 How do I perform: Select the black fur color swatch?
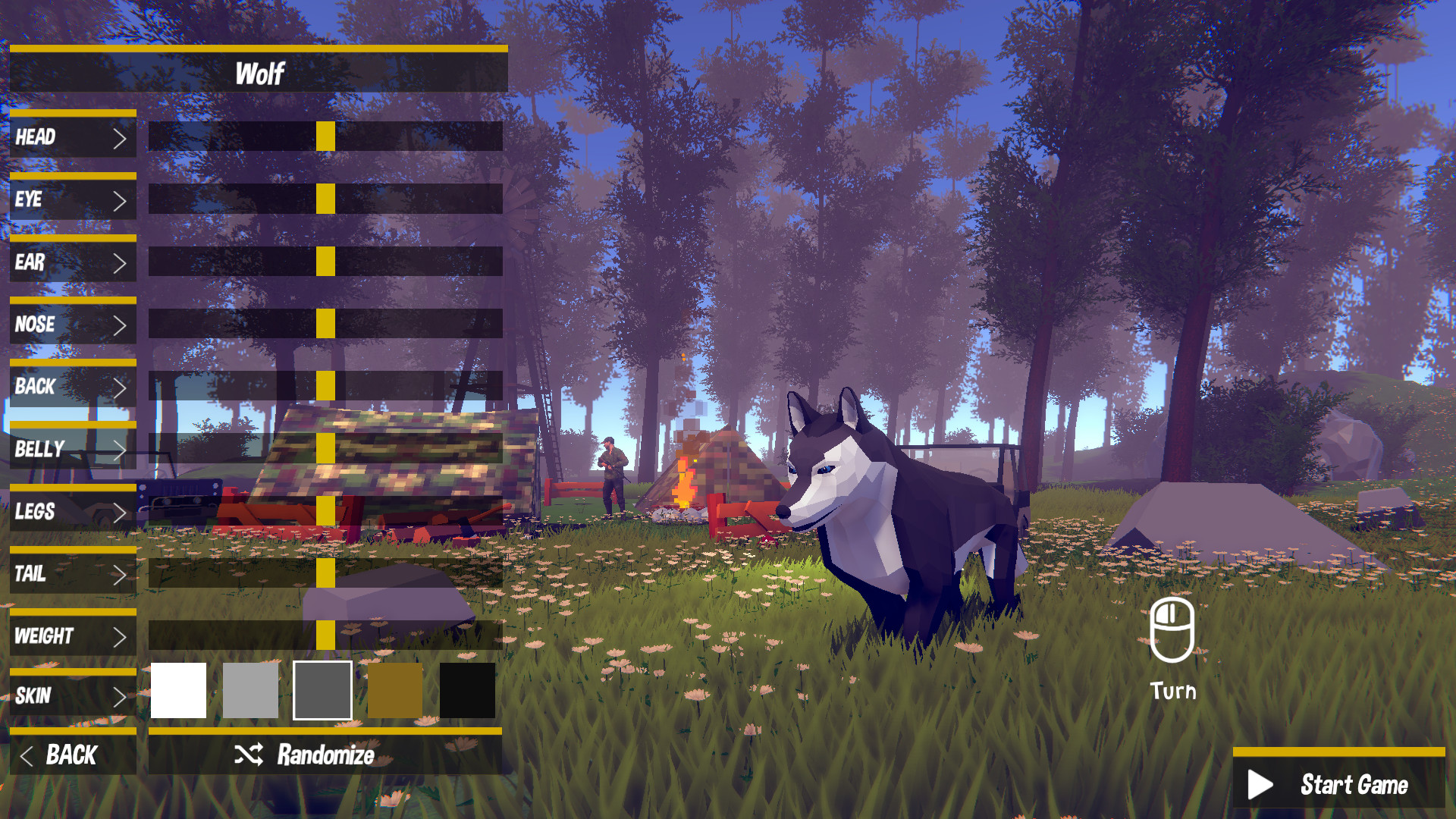466,689
